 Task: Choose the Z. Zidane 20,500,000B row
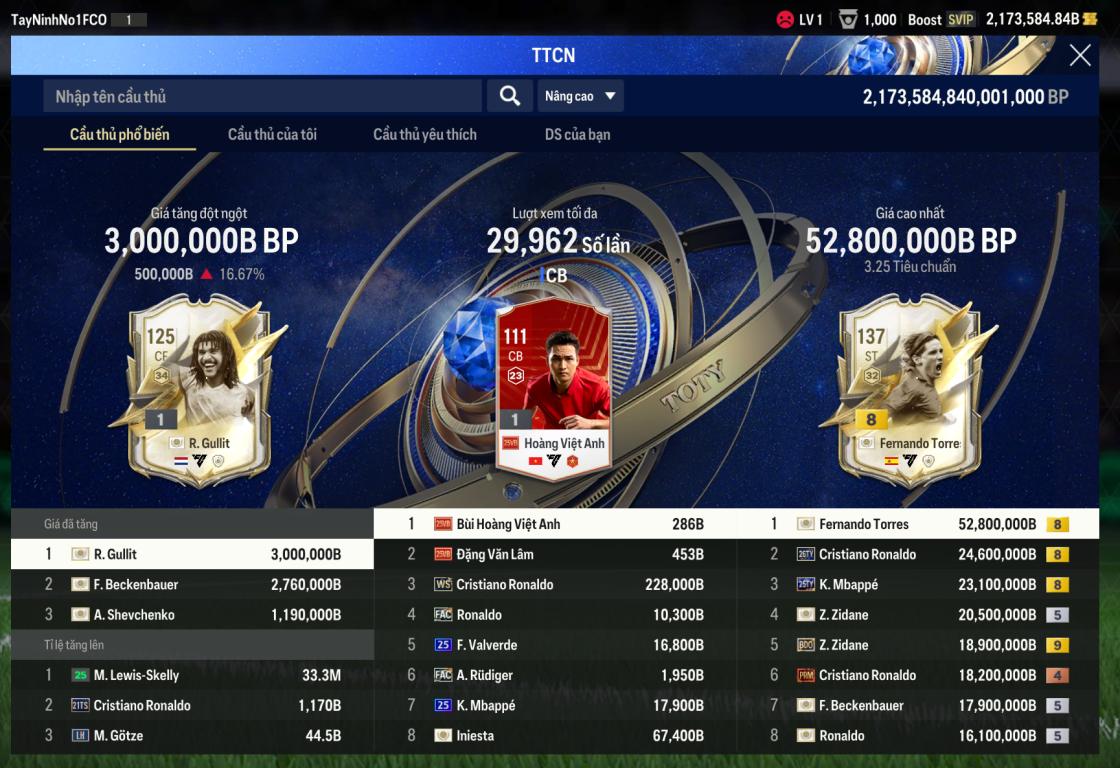coord(917,615)
